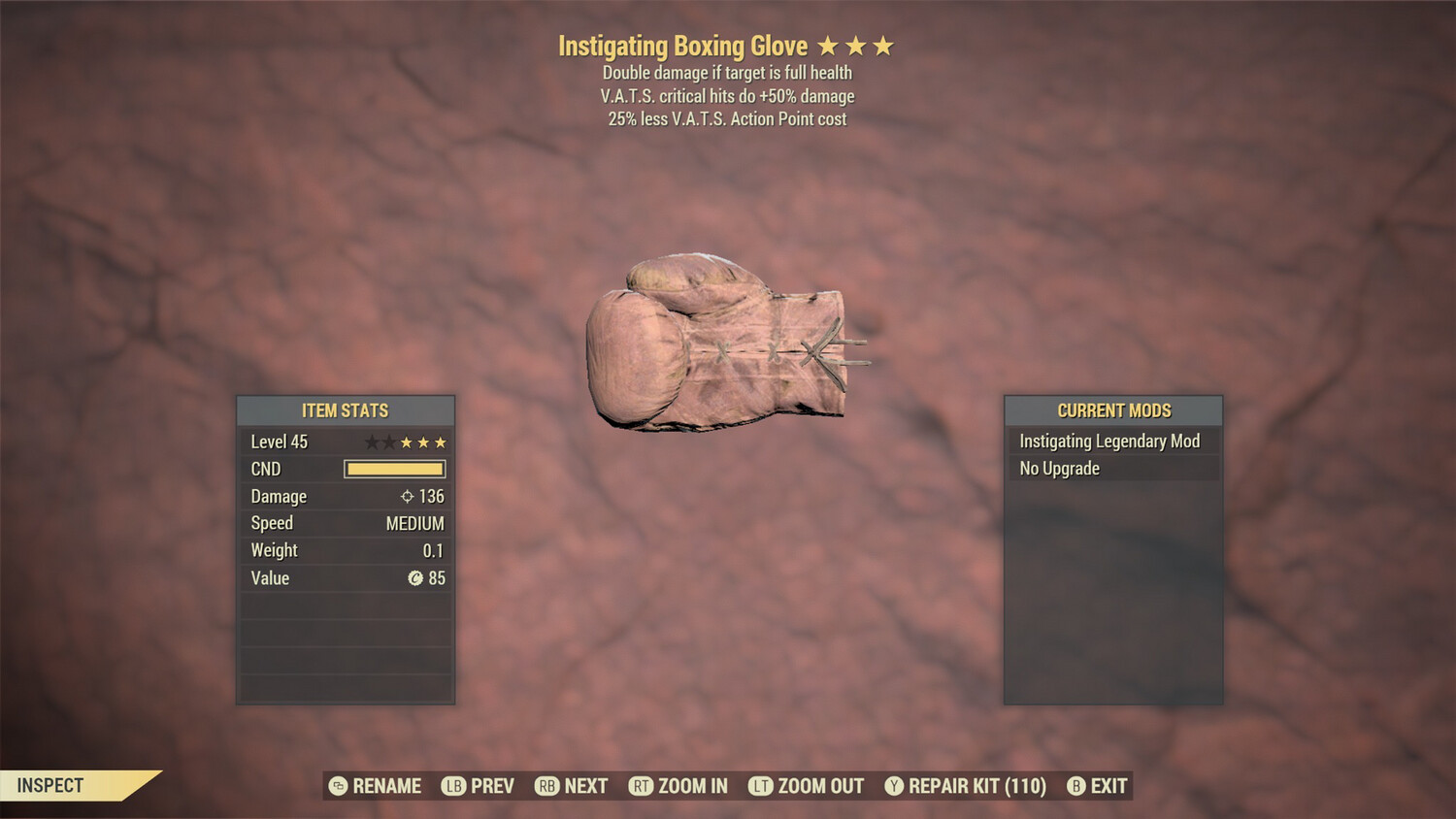Select the Instigating Legendary Mod entry
Image resolution: width=1456 pixels, height=819 pixels.
[x=1109, y=441]
